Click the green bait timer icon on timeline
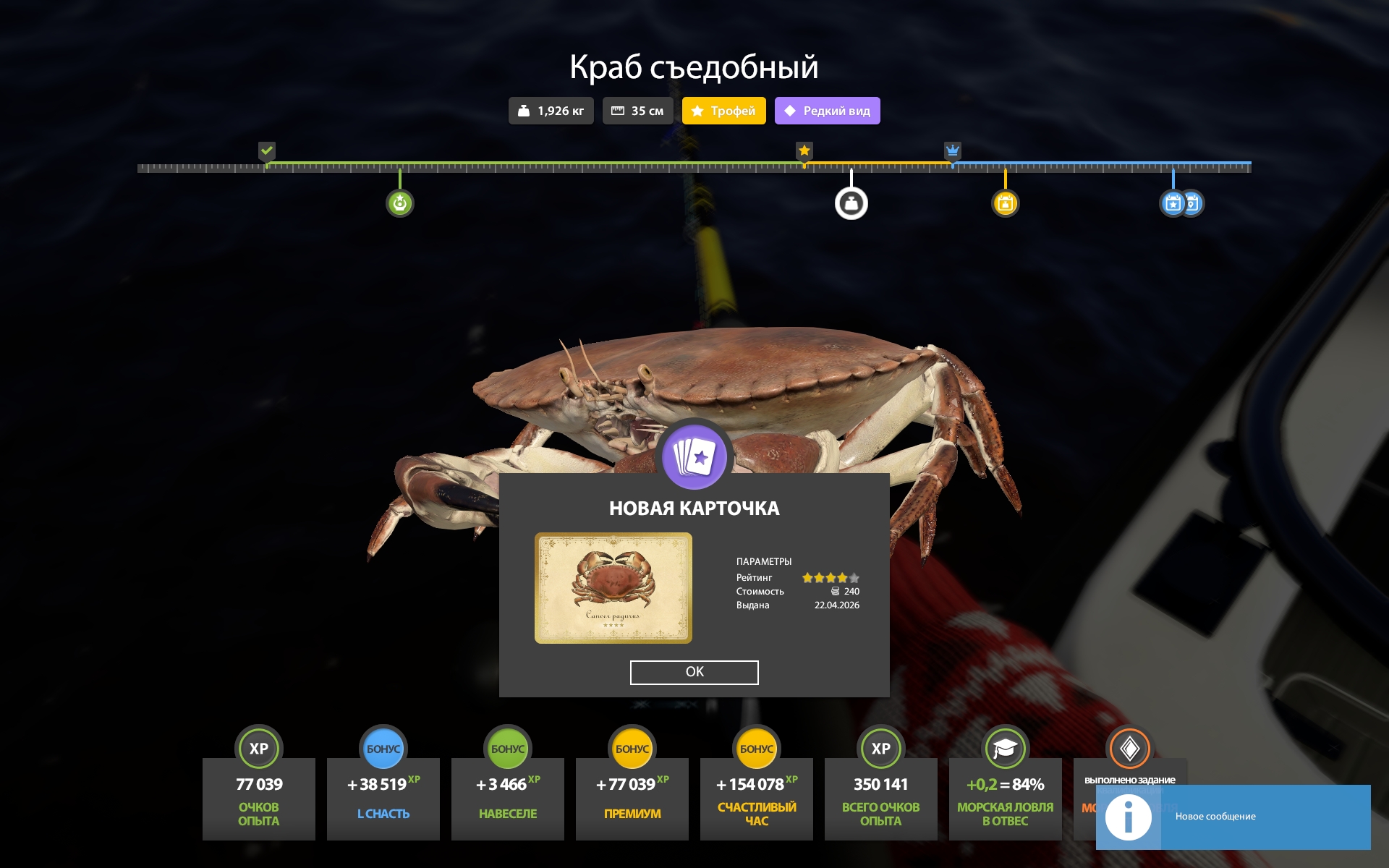The image size is (1389, 868). pyautogui.click(x=400, y=203)
